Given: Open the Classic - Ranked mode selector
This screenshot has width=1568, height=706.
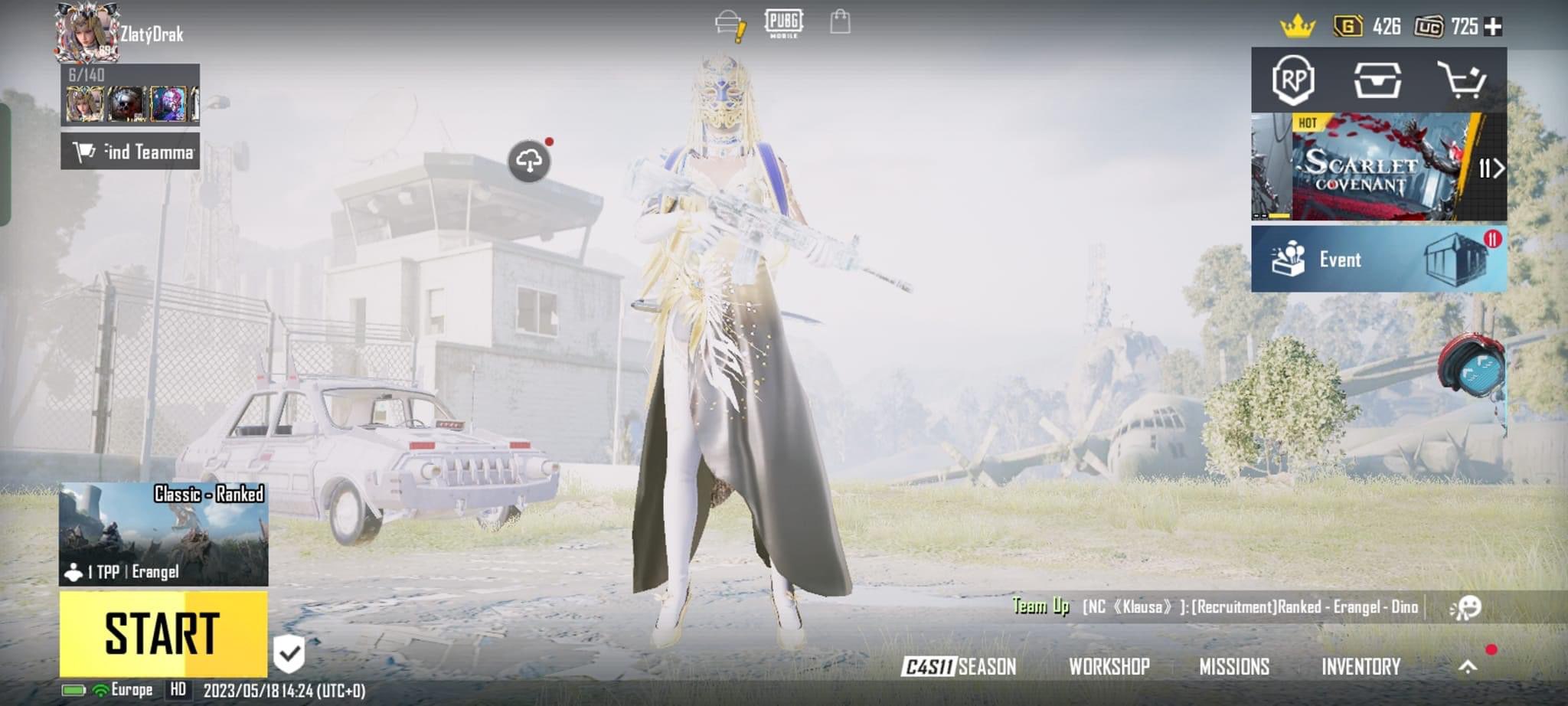Looking at the screenshot, I should (163, 534).
